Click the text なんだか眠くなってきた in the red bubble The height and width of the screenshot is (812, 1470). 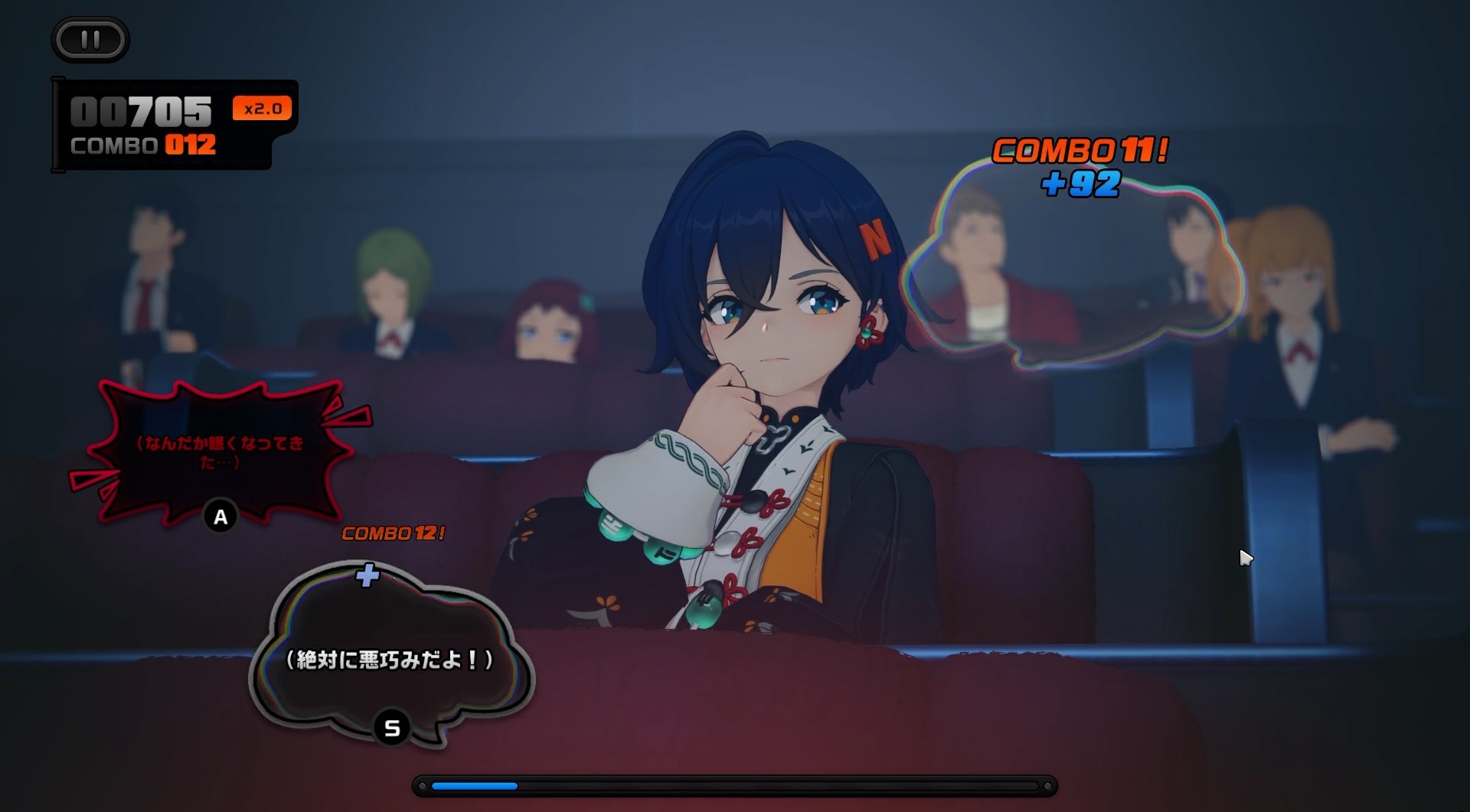221,451
